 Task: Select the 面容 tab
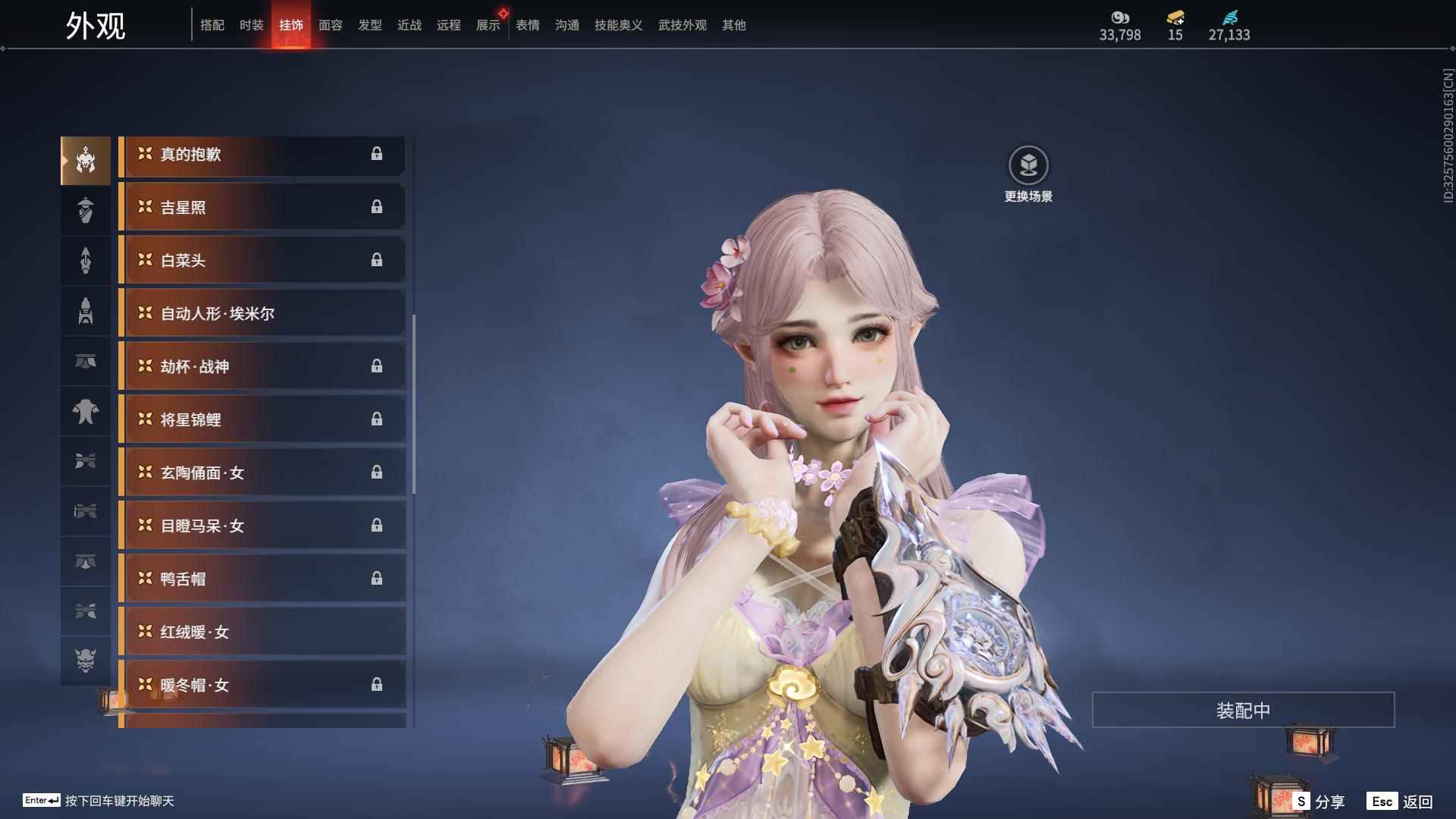click(x=330, y=25)
